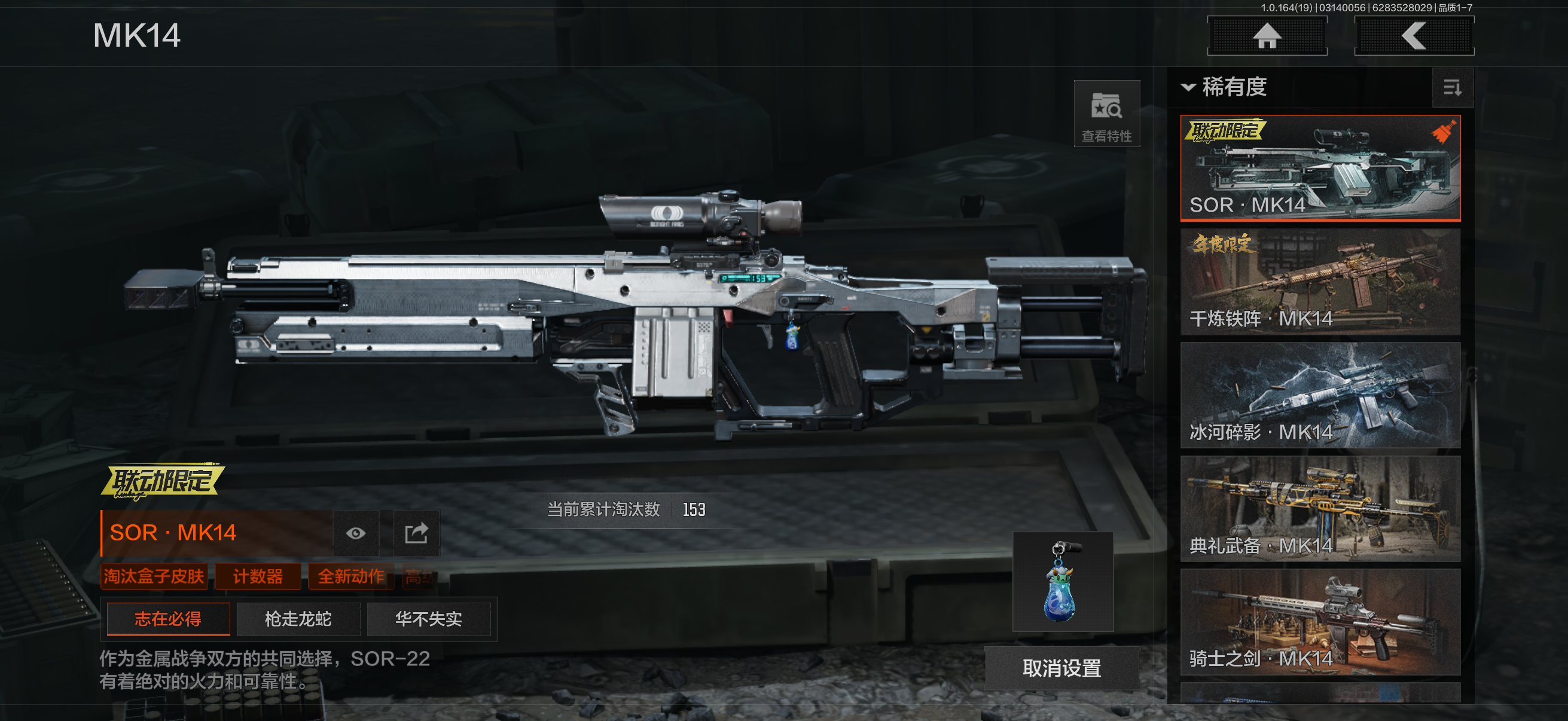Choose the 骑士之剑 · MK14 skin
This screenshot has height=721, width=1568.
(x=1320, y=621)
